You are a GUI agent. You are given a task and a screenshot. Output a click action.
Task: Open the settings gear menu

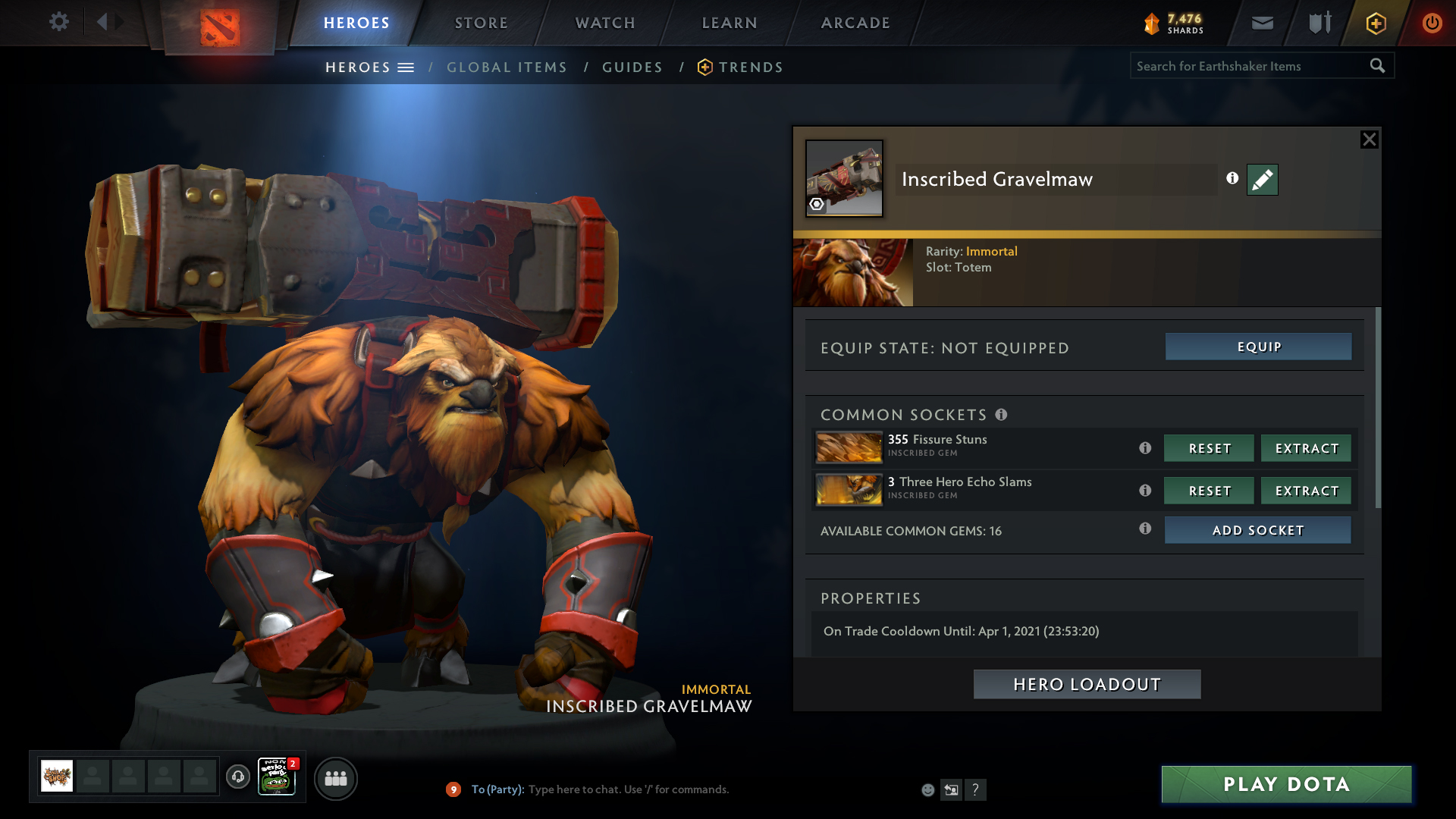[x=58, y=22]
